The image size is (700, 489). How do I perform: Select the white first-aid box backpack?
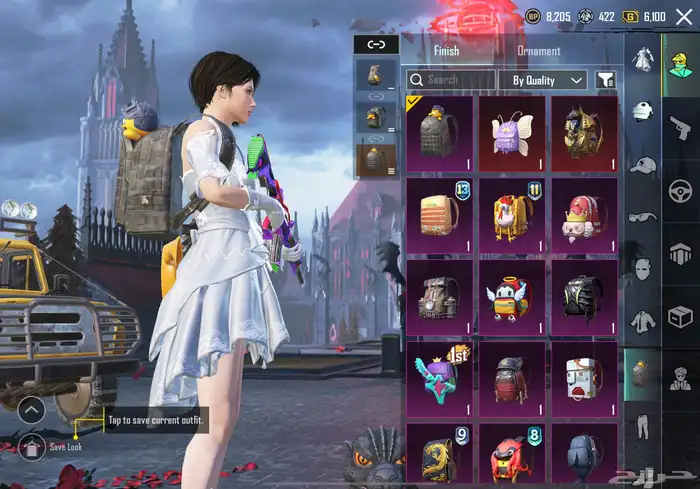pos(584,378)
